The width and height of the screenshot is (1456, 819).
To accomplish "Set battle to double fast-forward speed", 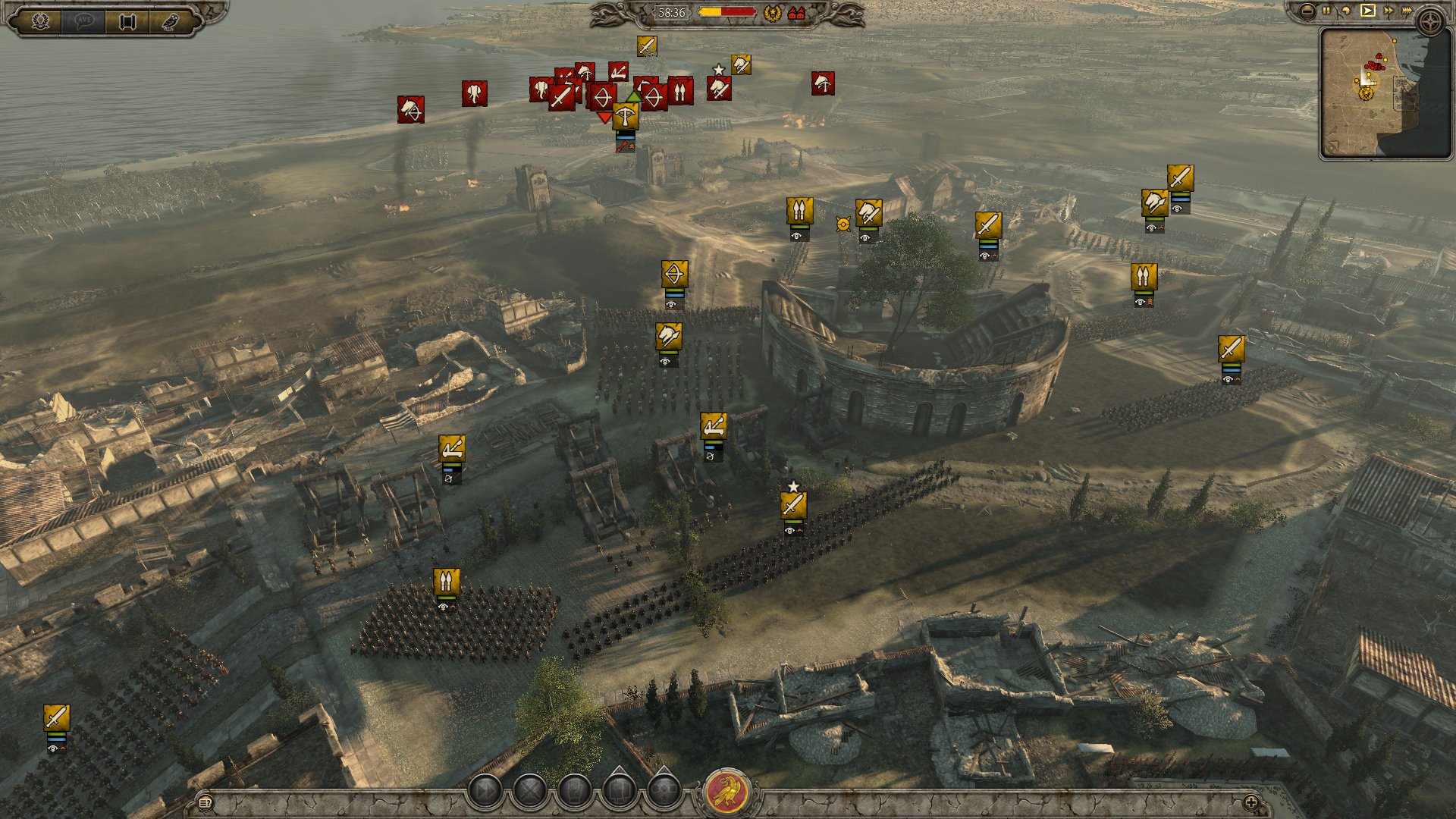I will pos(1388,11).
